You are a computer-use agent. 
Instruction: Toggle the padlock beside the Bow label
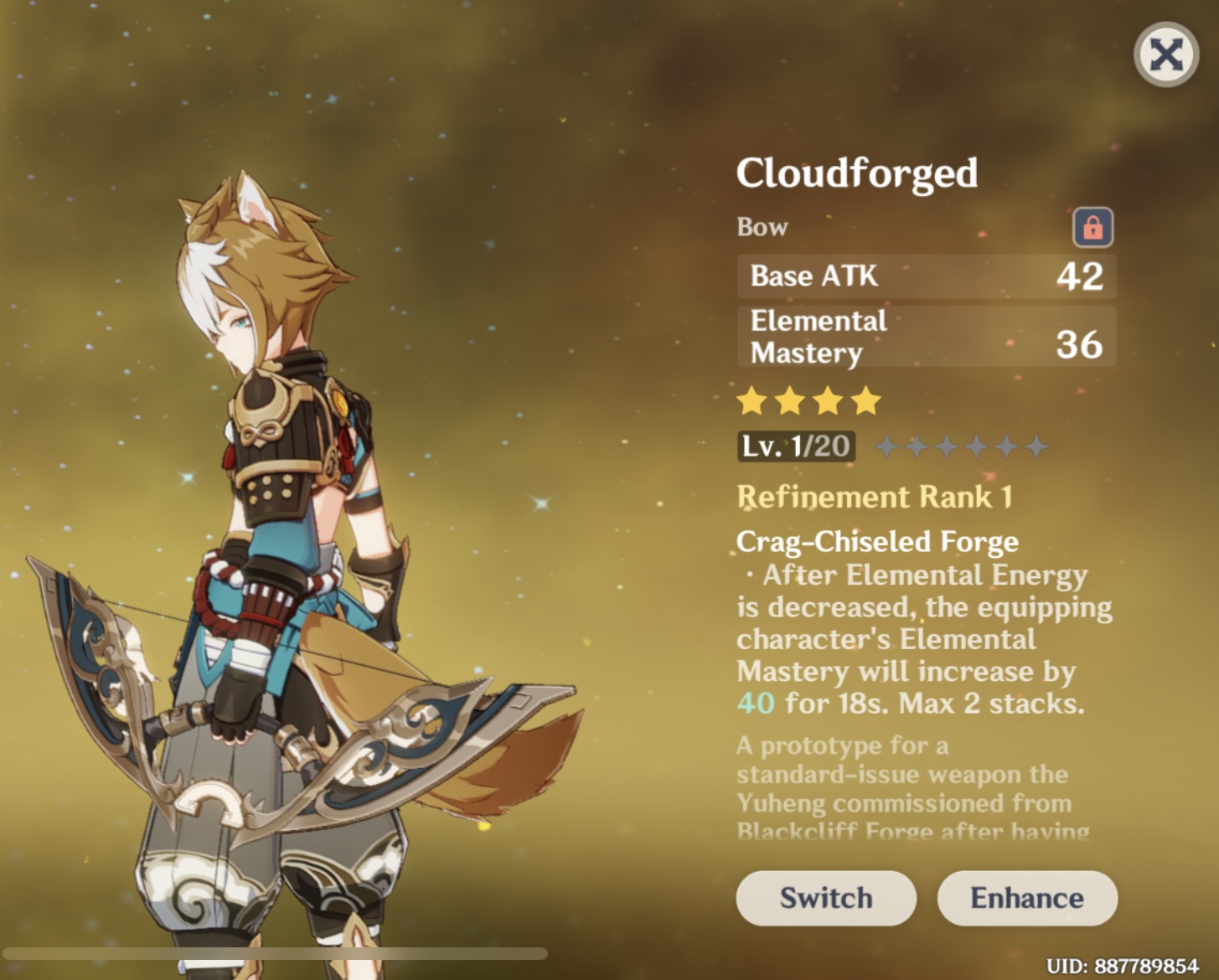point(1092,226)
